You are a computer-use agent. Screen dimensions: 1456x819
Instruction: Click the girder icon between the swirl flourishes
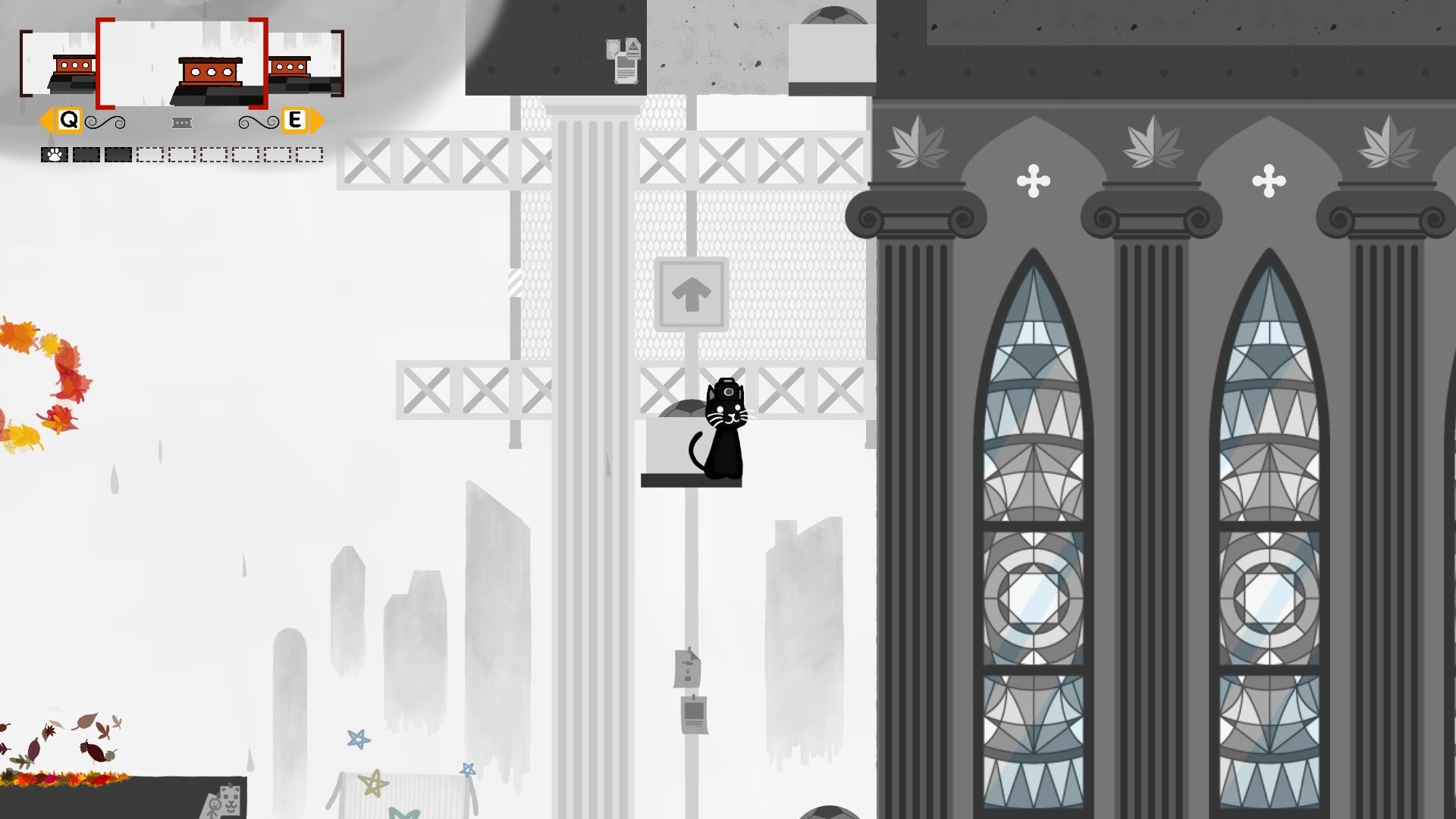pyautogui.click(x=181, y=121)
